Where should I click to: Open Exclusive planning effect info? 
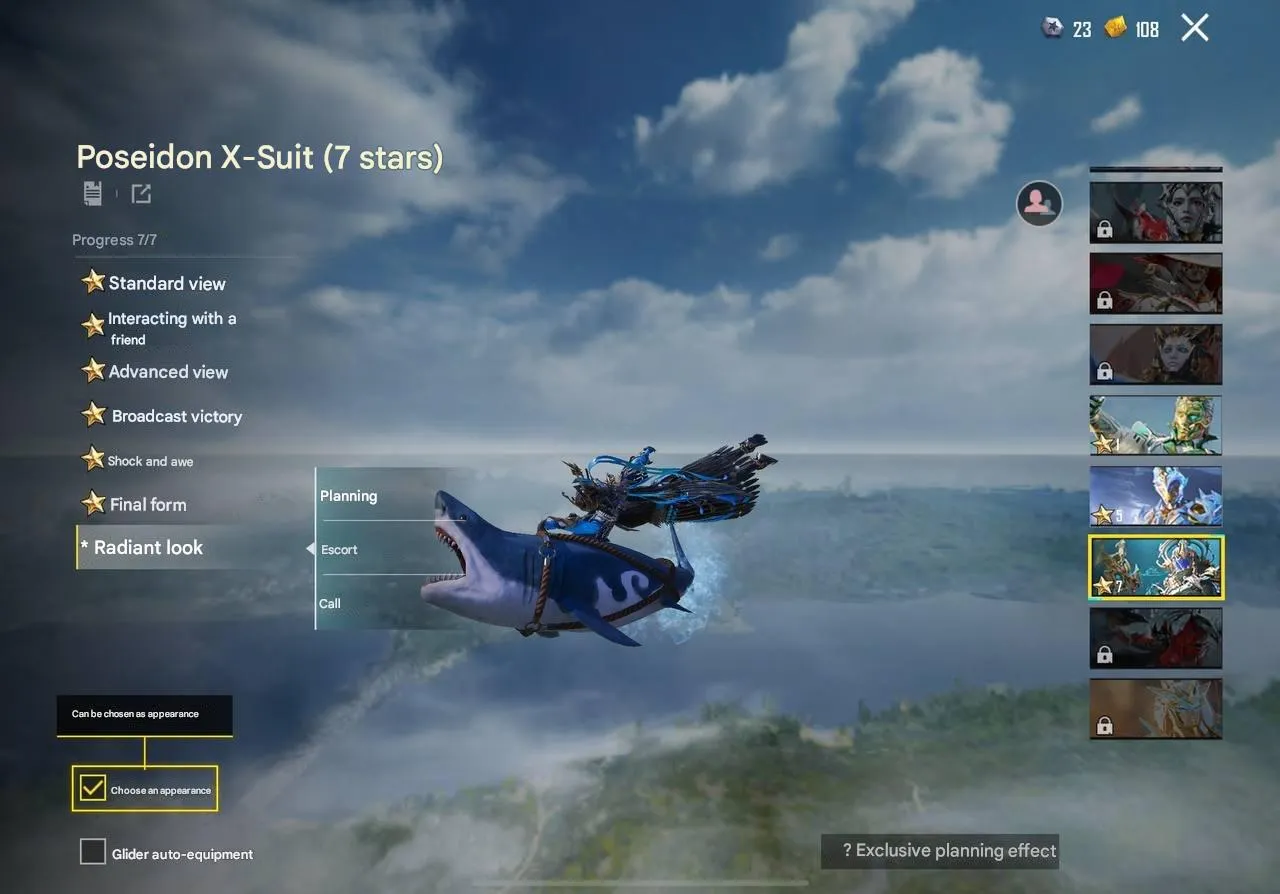point(939,851)
